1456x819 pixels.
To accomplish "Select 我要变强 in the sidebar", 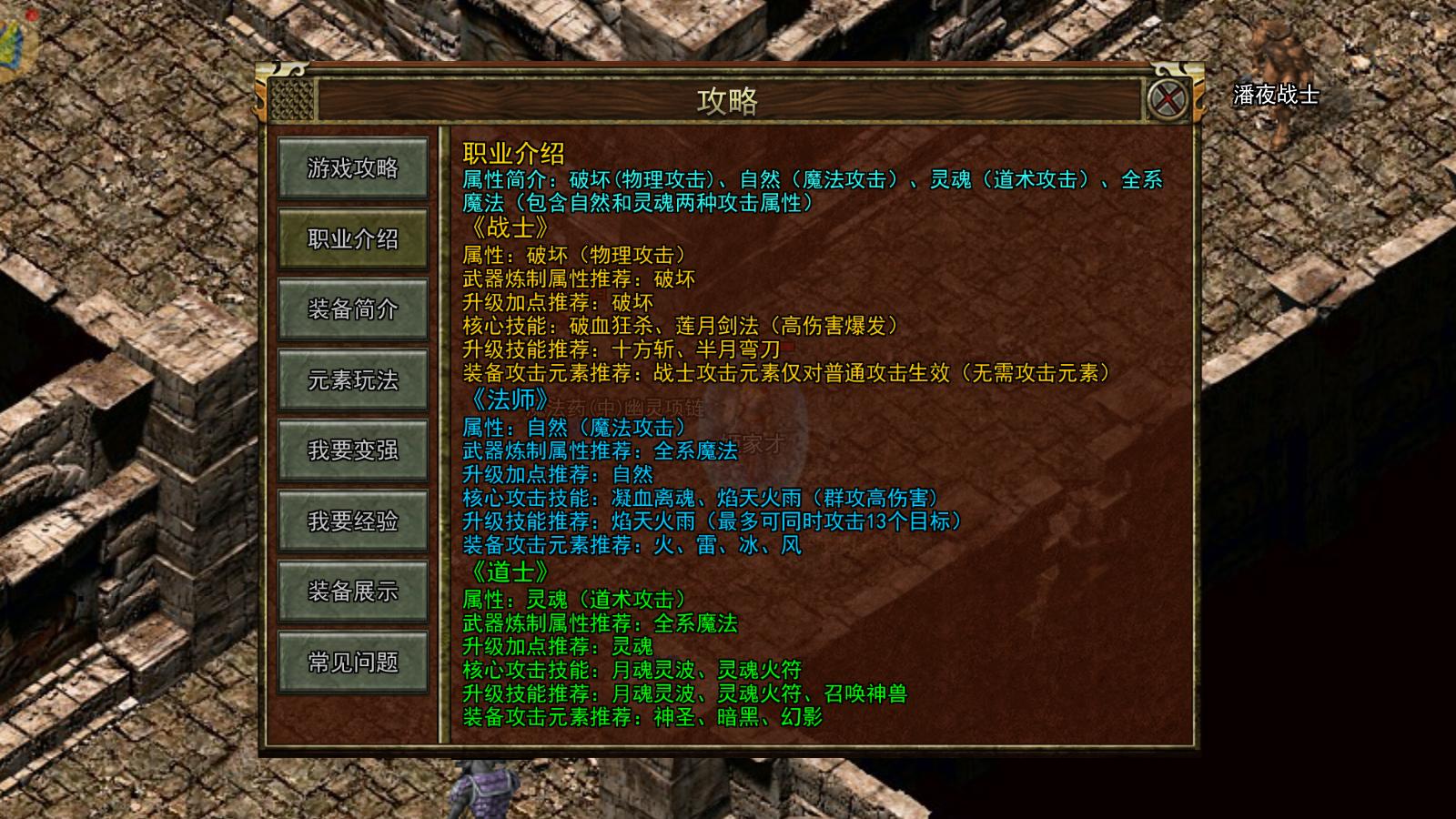I will (353, 450).
